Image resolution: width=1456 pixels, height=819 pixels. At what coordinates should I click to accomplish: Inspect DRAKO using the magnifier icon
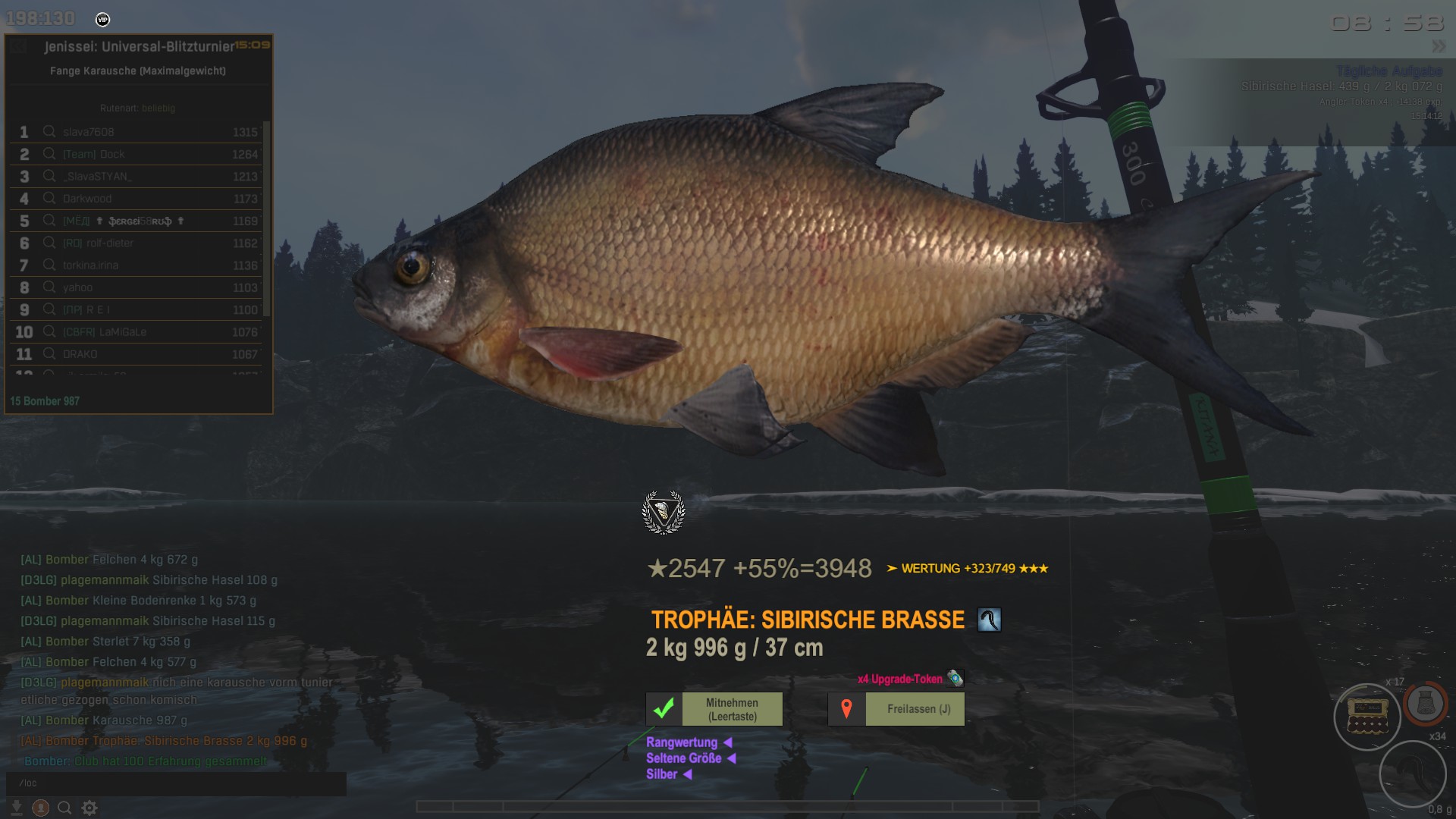coord(49,354)
